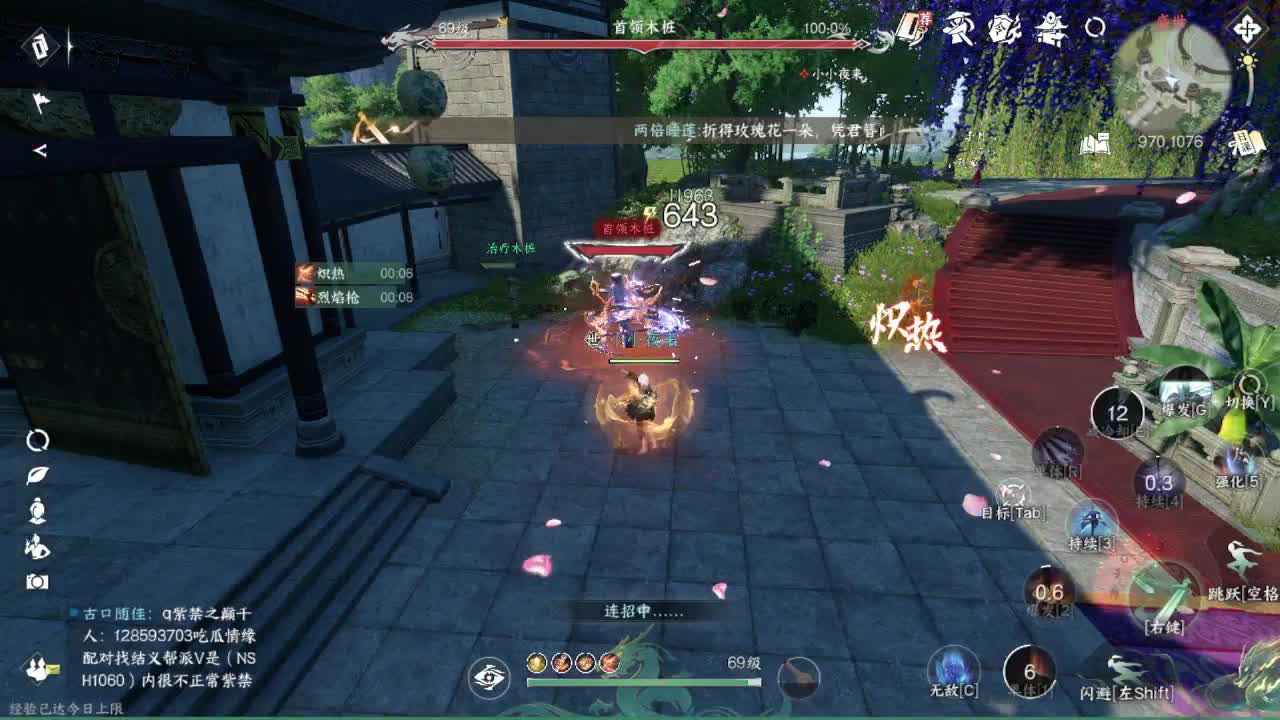Click the 荐 recommendation badge at top
The width and height of the screenshot is (1280, 720).
[x=927, y=19]
